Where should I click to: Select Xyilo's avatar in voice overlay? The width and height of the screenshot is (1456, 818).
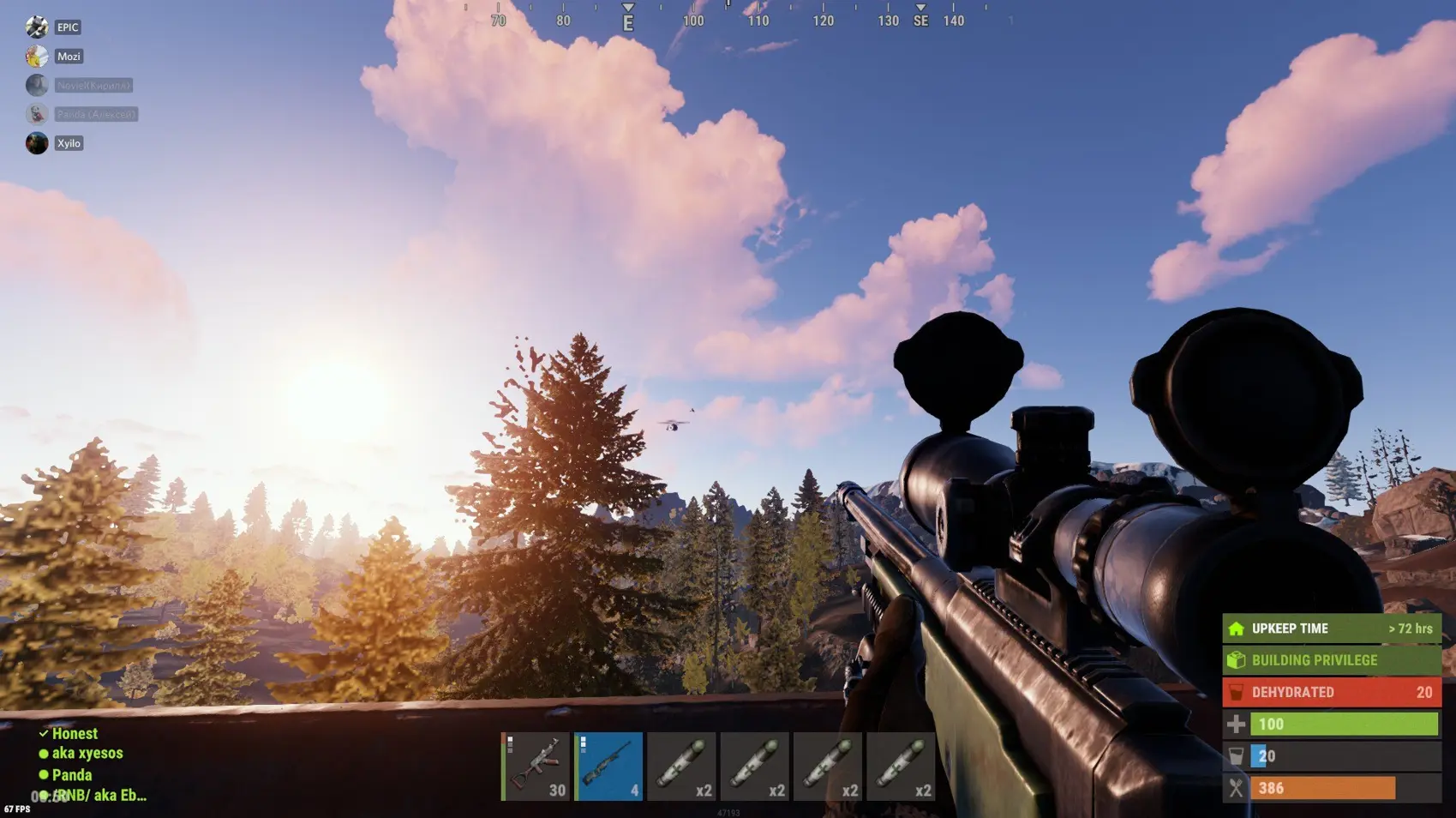pyautogui.click(x=37, y=143)
